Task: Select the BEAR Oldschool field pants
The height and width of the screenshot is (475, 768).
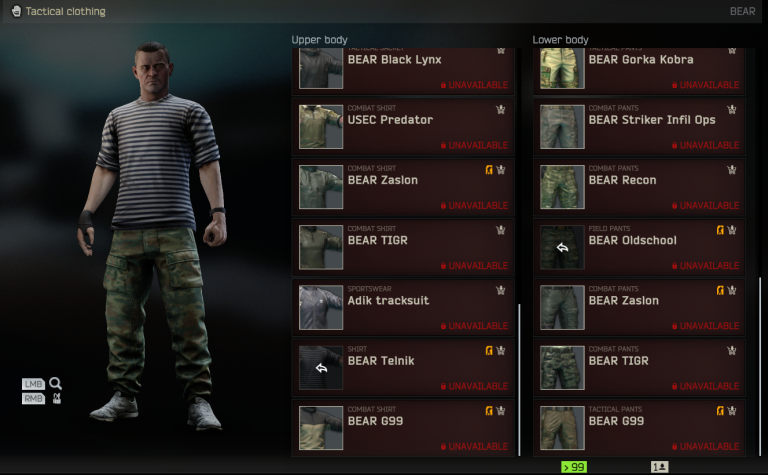Action: click(x=644, y=246)
